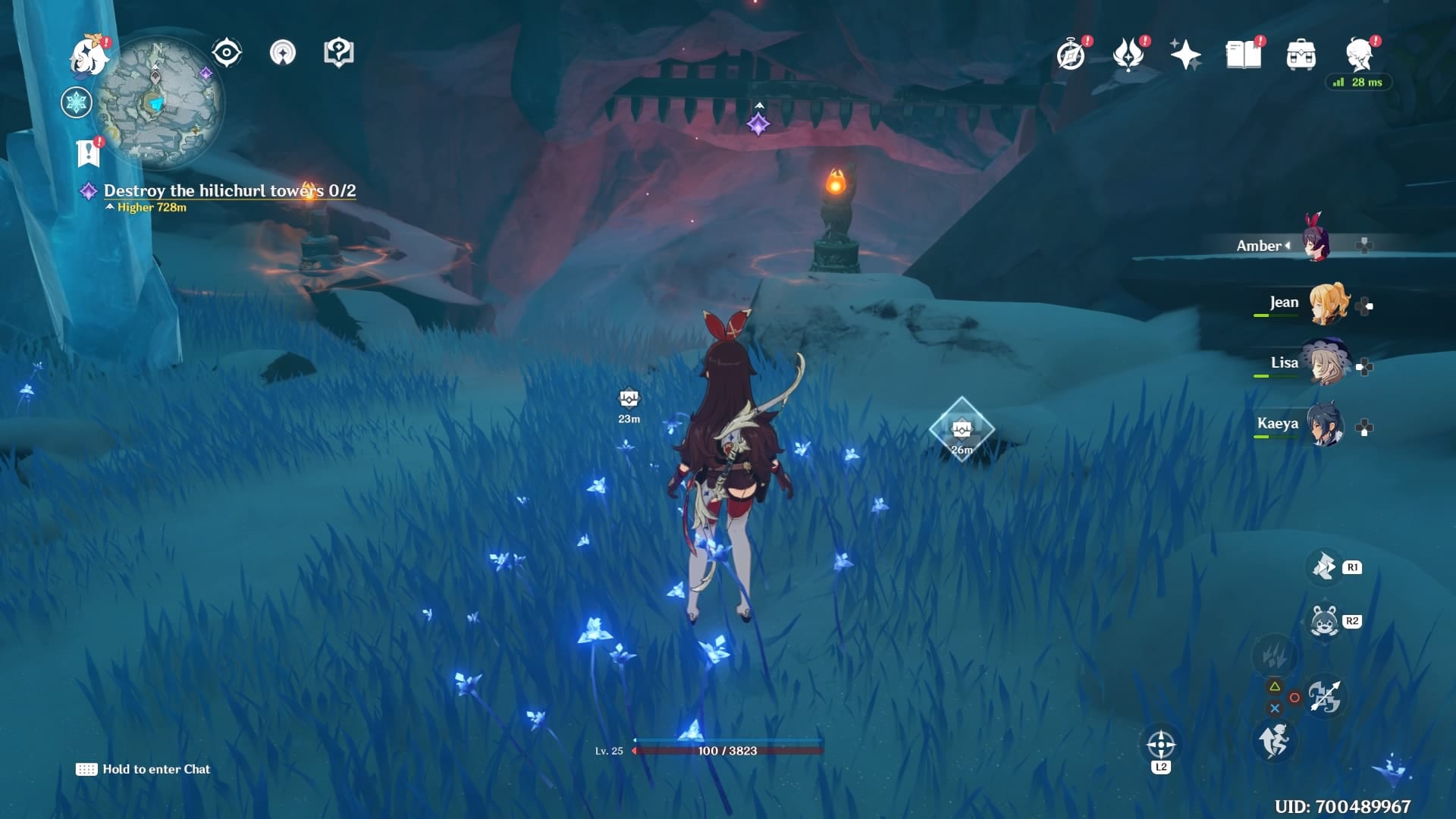Open the events timer icon with notification
The height and width of the screenshot is (819, 1456).
1069,55
